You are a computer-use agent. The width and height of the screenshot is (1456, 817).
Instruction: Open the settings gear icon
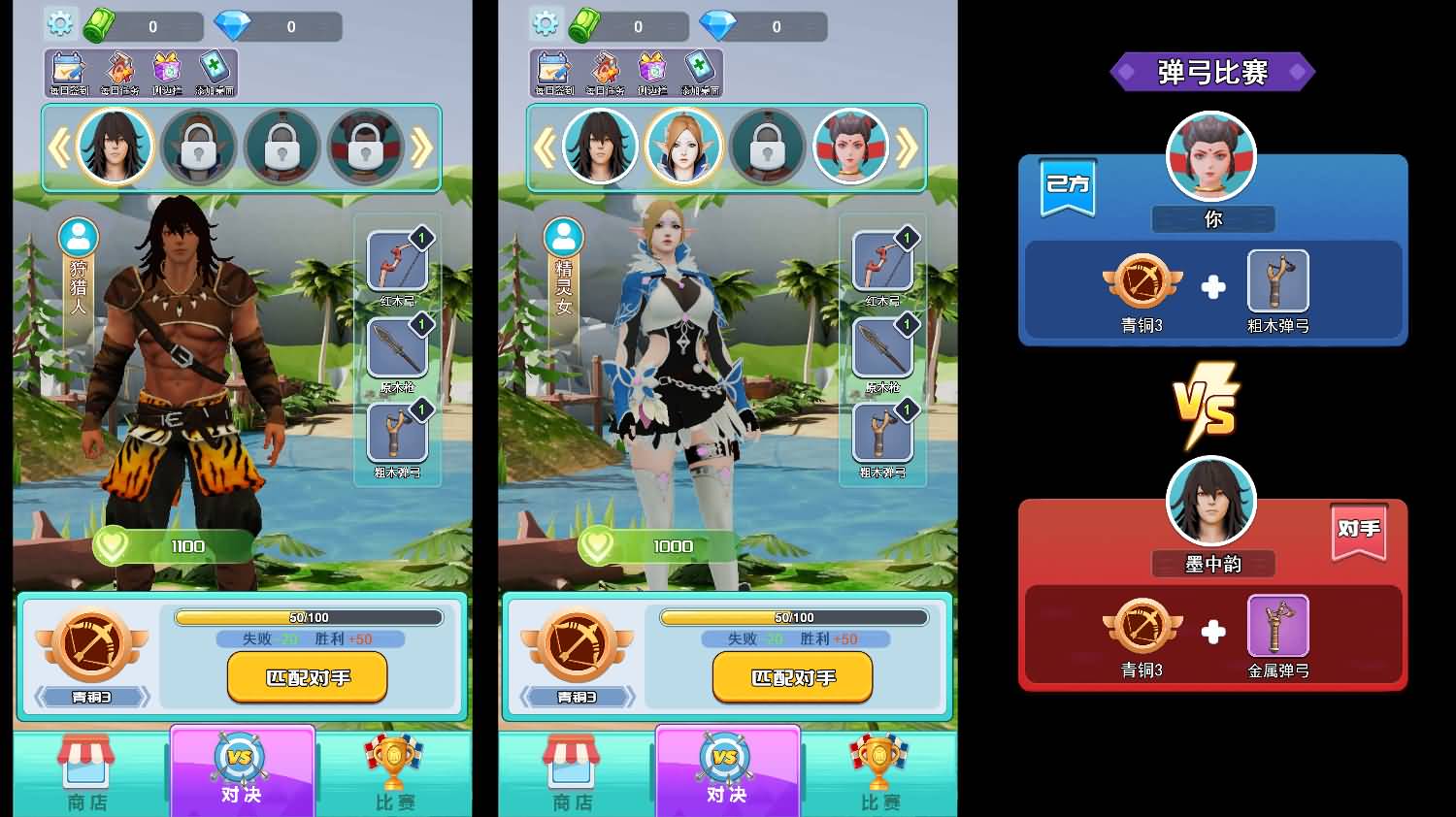click(x=60, y=23)
